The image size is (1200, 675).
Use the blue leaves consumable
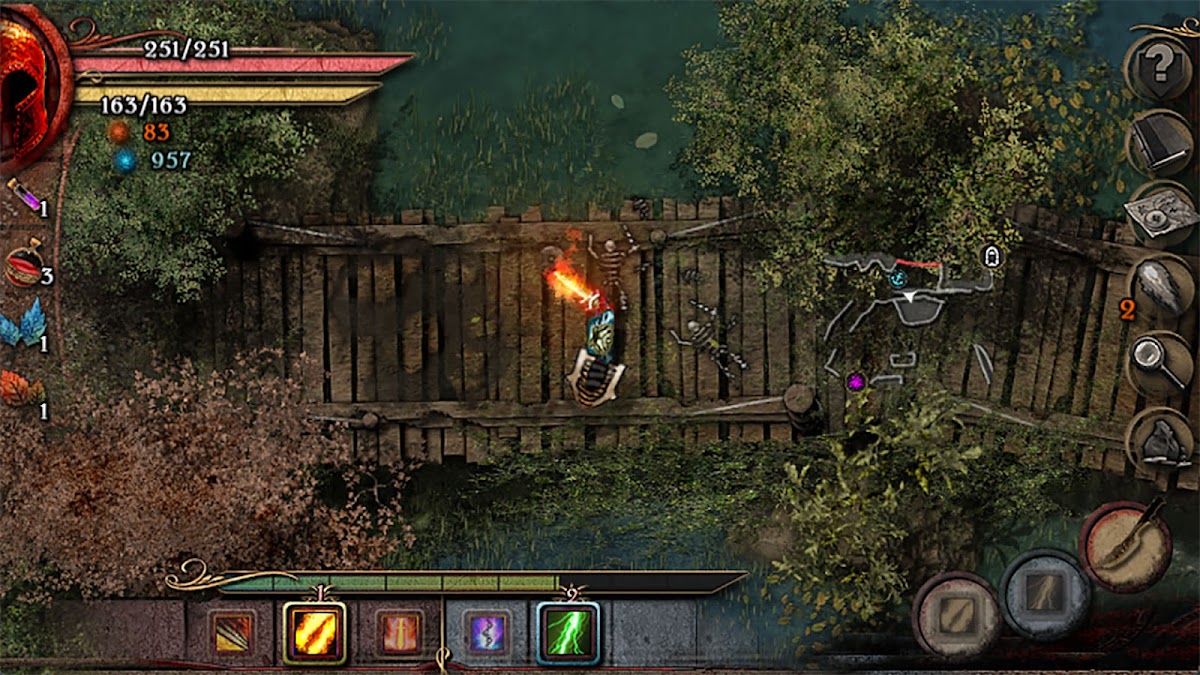coord(22,325)
